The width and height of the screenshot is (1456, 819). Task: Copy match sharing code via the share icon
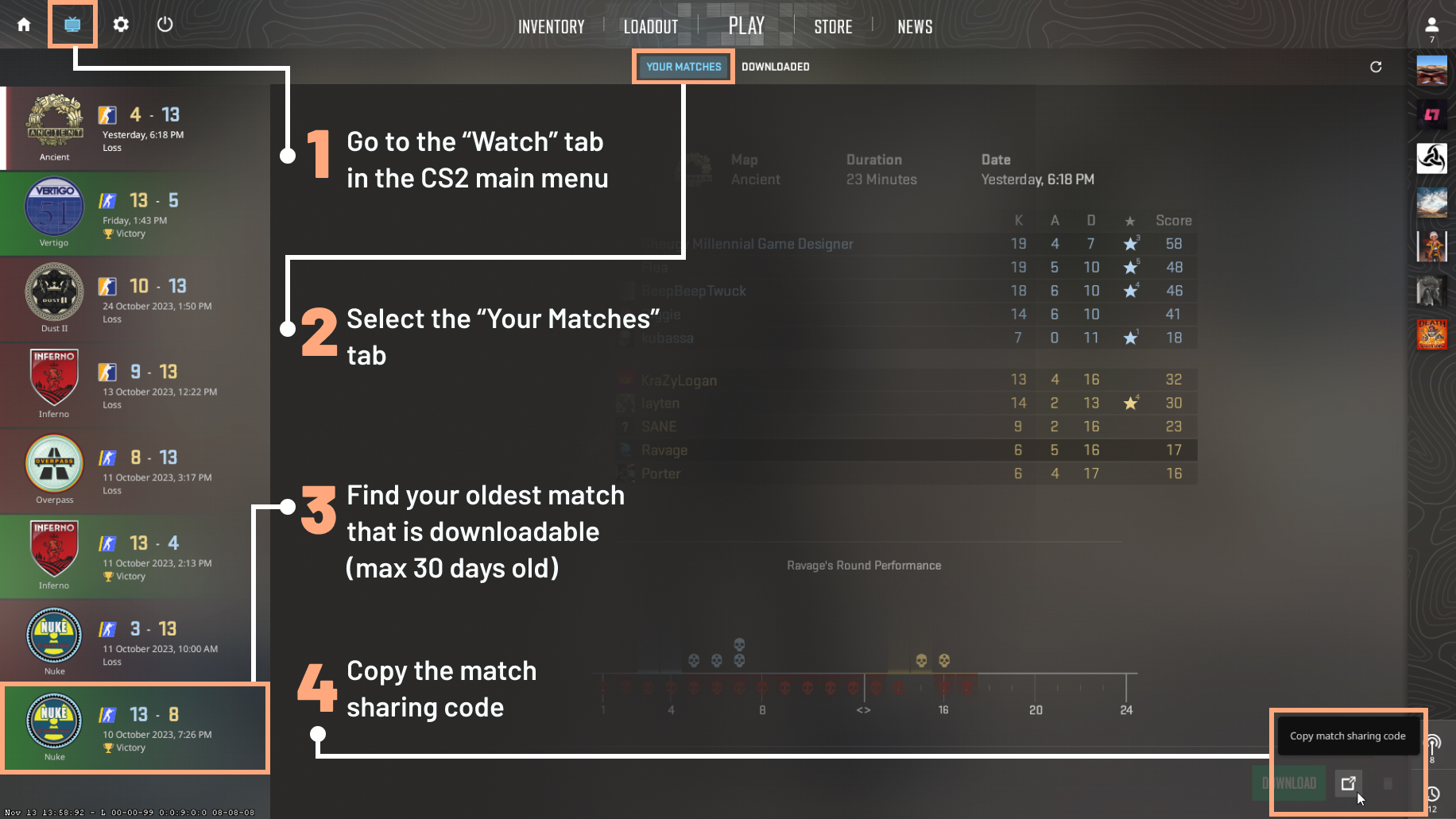(x=1348, y=783)
